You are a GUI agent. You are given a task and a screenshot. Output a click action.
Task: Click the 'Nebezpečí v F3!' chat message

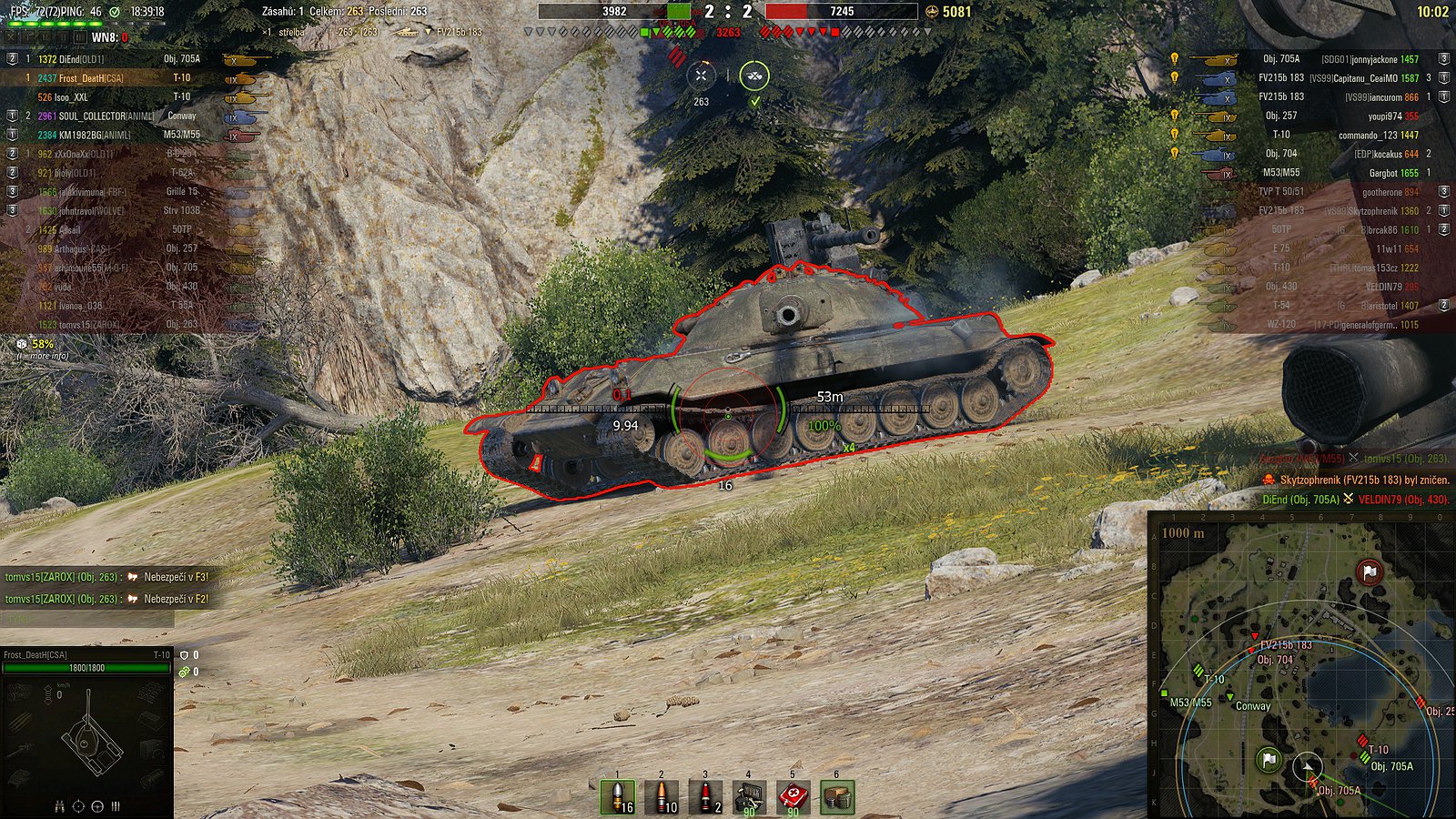pyautogui.click(x=106, y=577)
